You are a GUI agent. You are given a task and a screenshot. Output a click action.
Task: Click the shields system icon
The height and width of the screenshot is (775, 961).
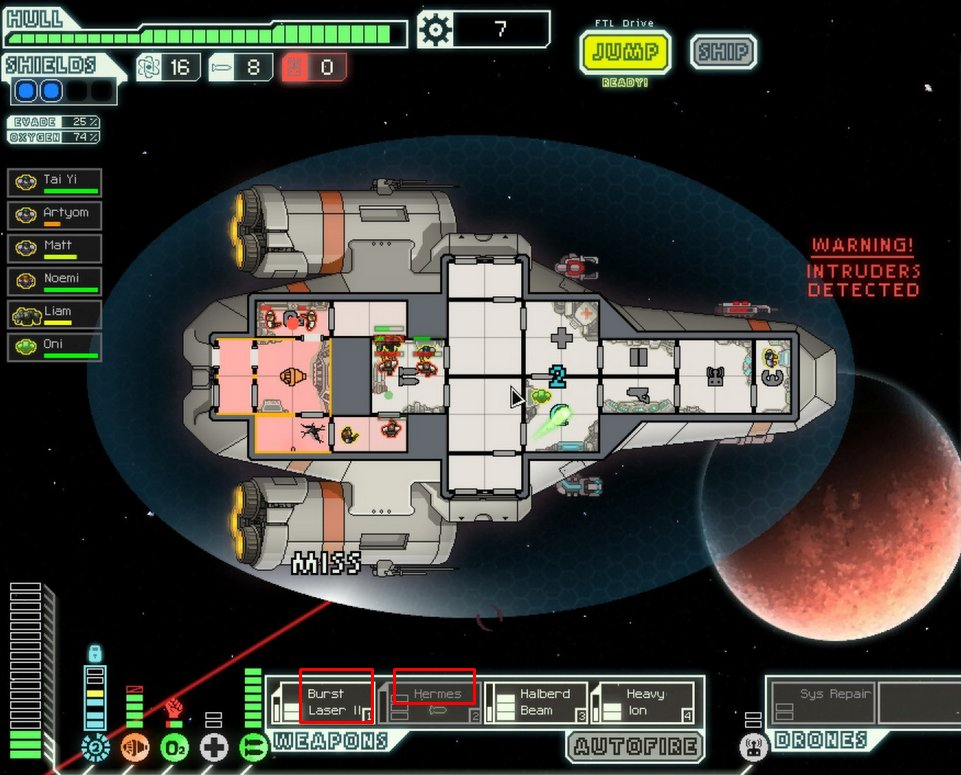pyautogui.click(x=96, y=746)
